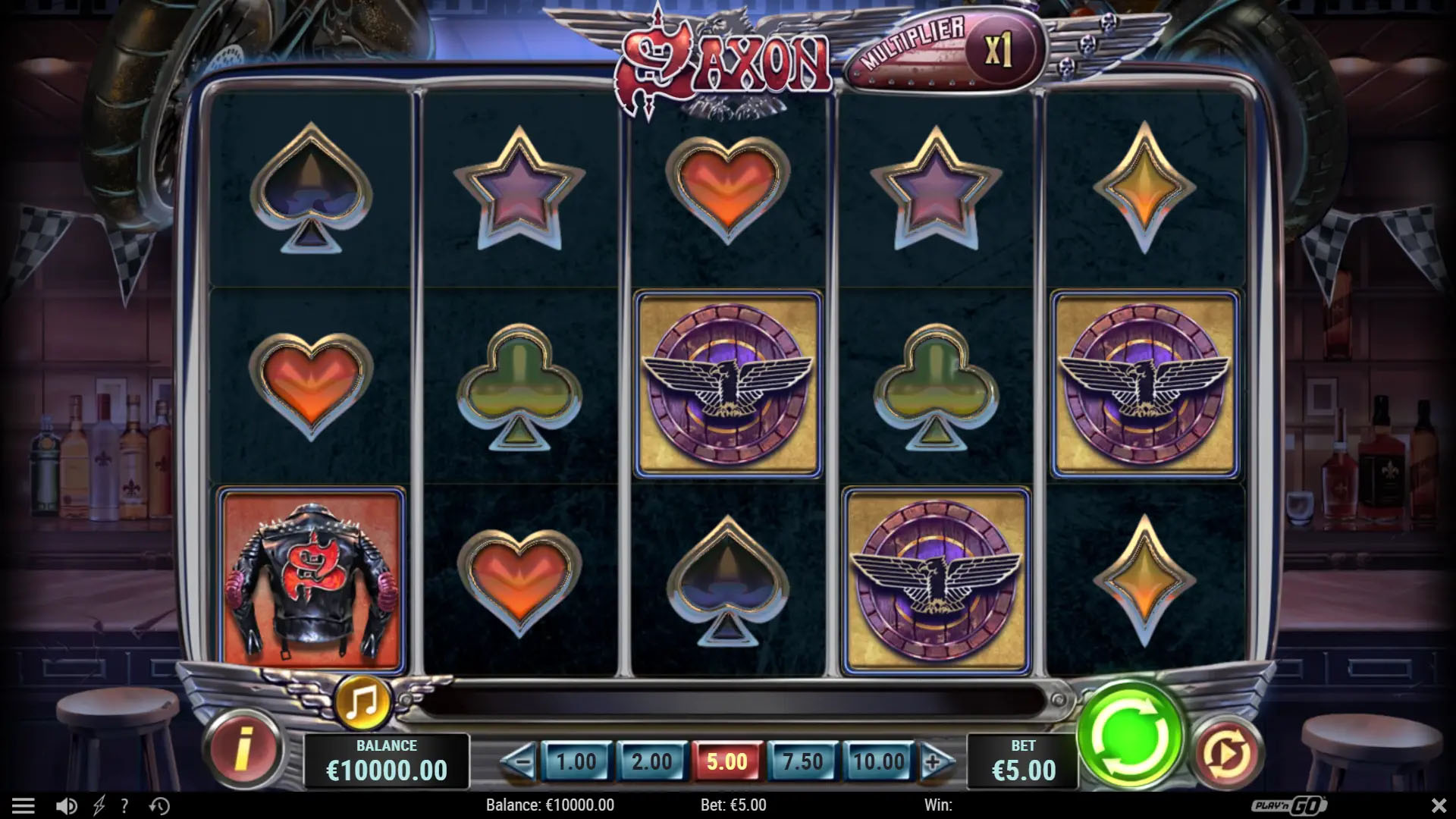Decrease bet with the minus arrow
Screen dimensions: 1456x819
tap(519, 761)
